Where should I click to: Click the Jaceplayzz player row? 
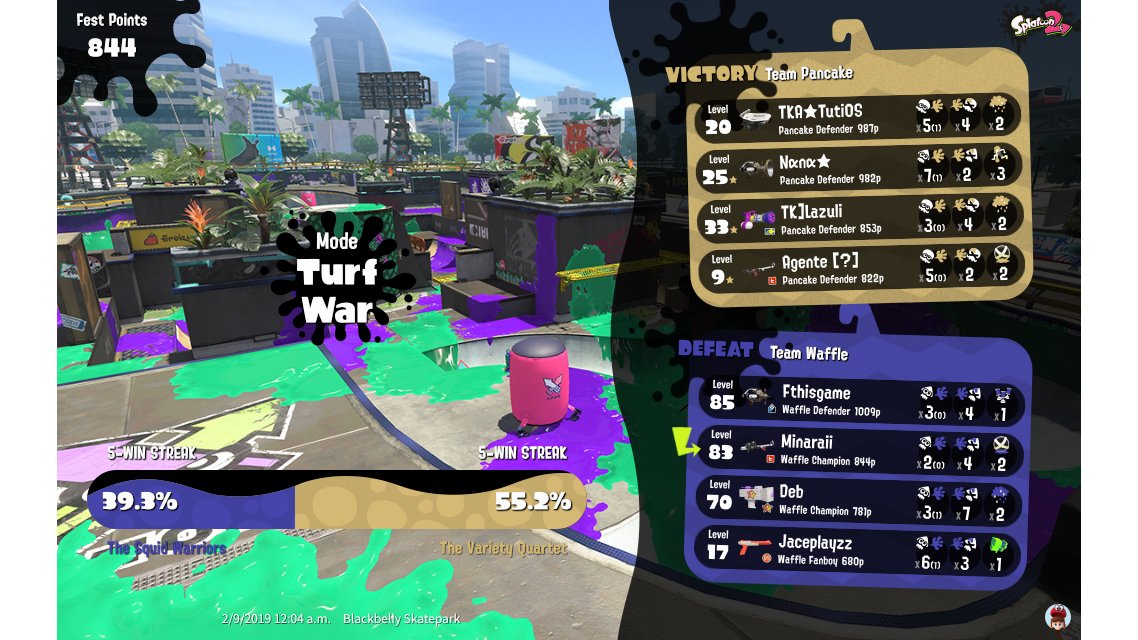[860, 553]
